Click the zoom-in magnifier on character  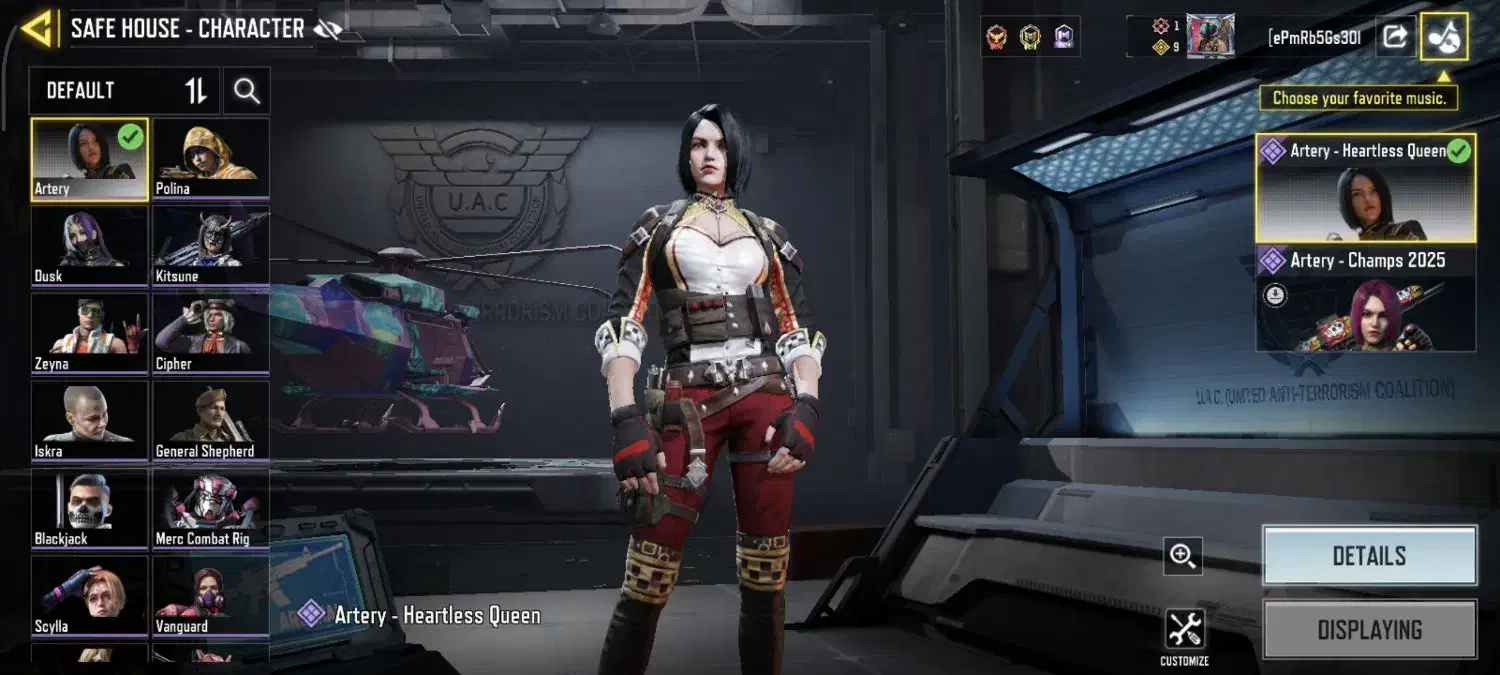[1183, 556]
